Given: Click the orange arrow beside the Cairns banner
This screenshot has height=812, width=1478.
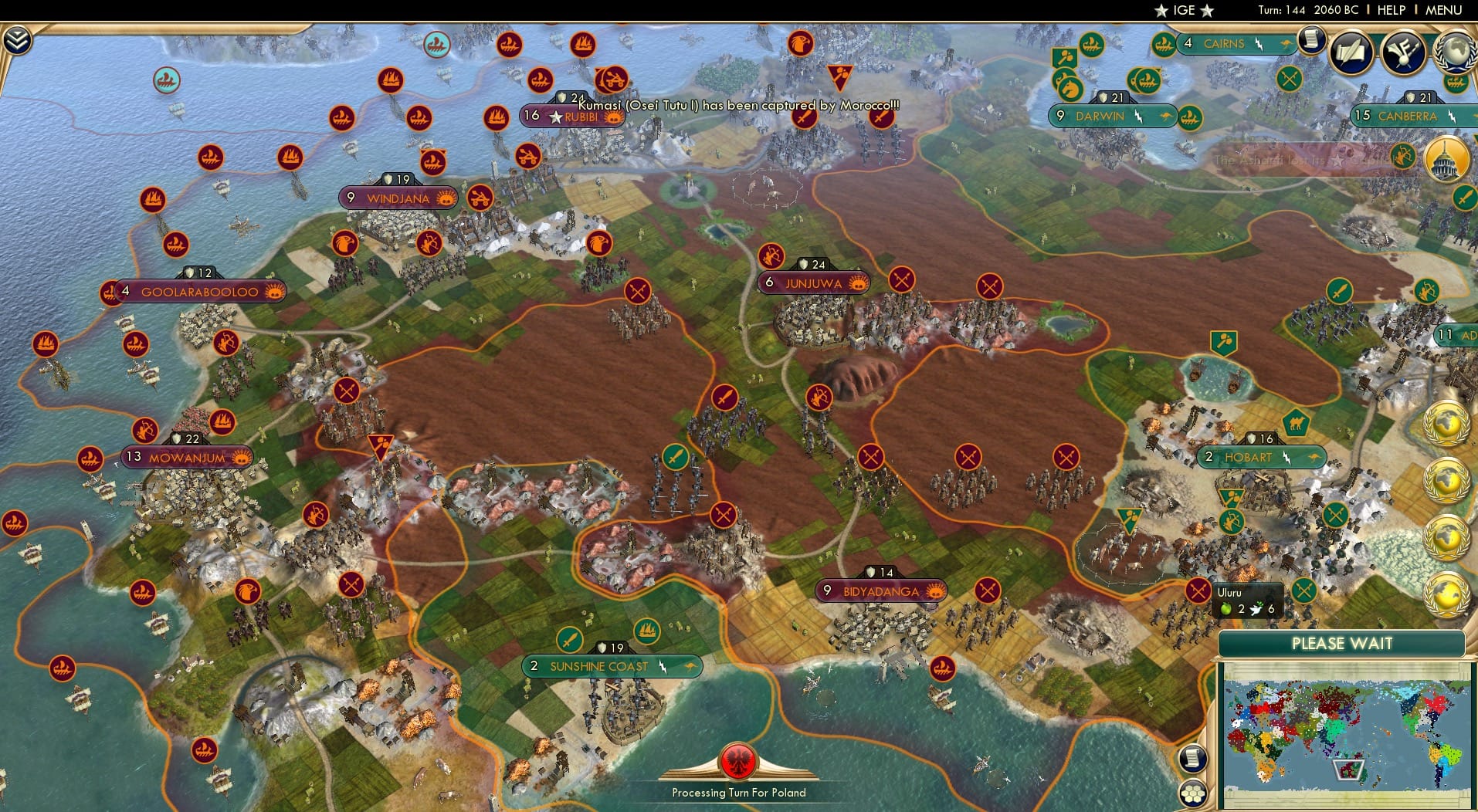Looking at the screenshot, I should (1286, 45).
